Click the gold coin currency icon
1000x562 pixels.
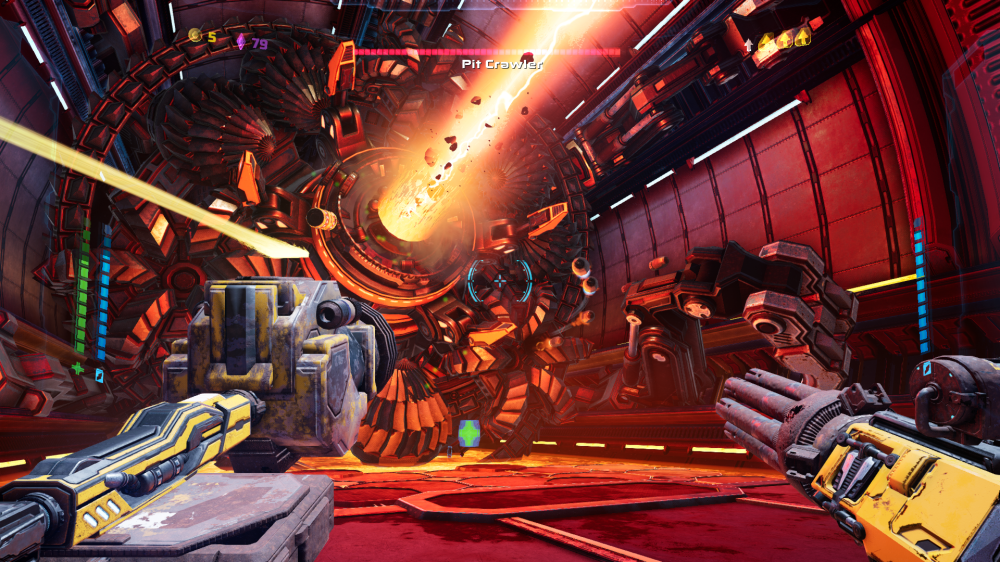click(x=194, y=35)
